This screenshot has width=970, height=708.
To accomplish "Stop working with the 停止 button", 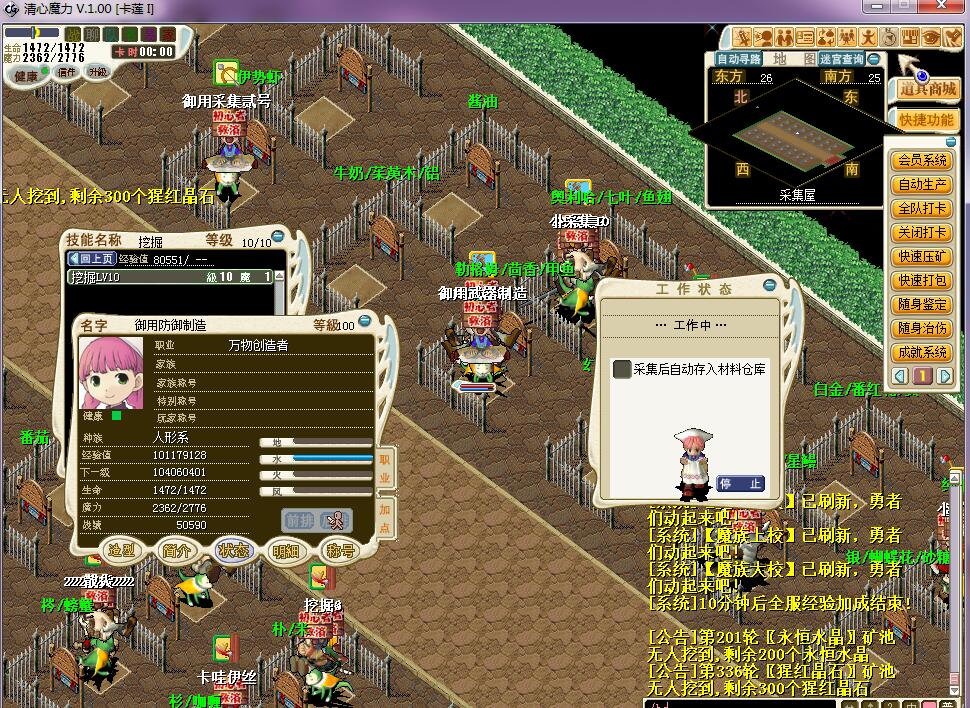I will pyautogui.click(x=740, y=484).
